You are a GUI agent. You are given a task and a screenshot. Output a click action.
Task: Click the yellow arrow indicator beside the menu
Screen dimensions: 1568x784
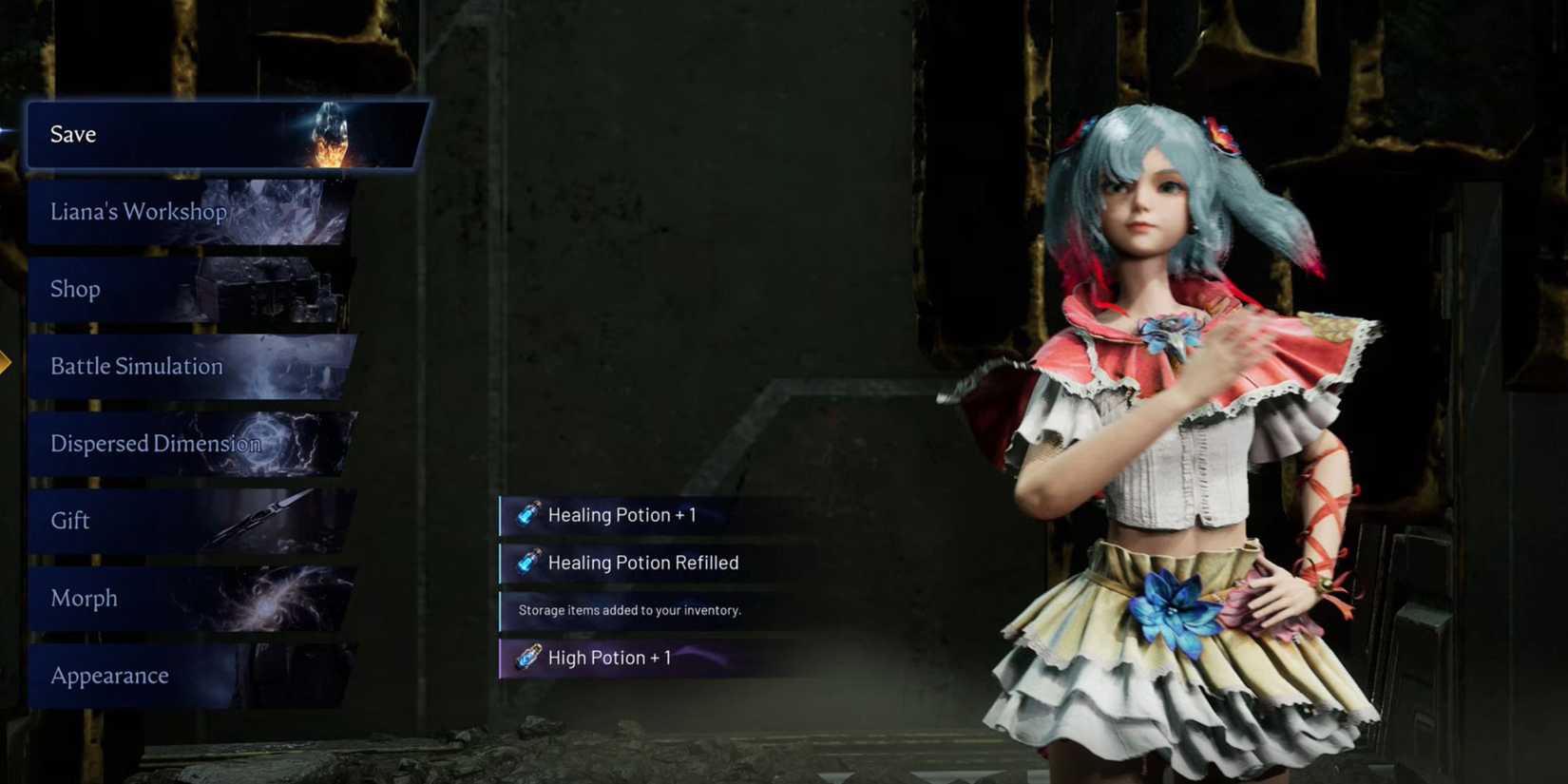(x=7, y=361)
